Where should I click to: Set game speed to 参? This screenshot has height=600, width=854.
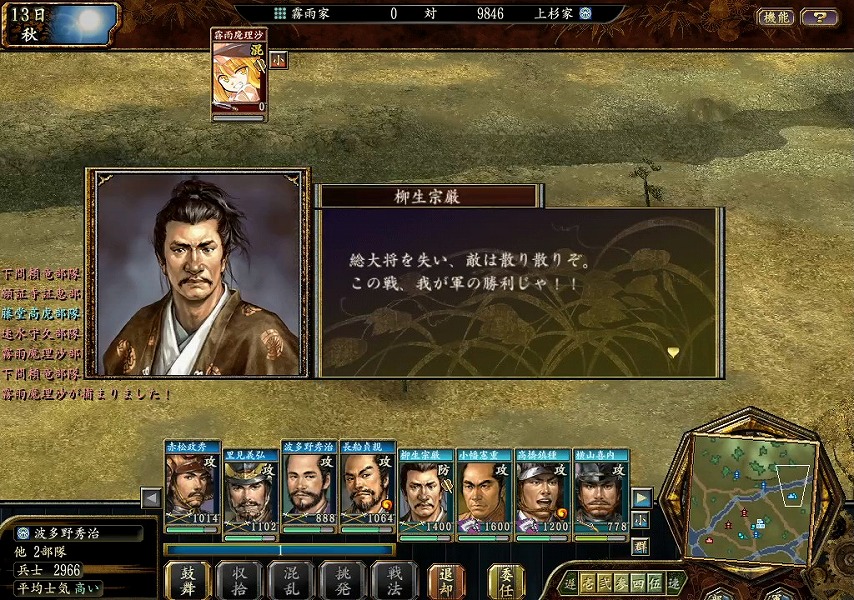(620, 584)
